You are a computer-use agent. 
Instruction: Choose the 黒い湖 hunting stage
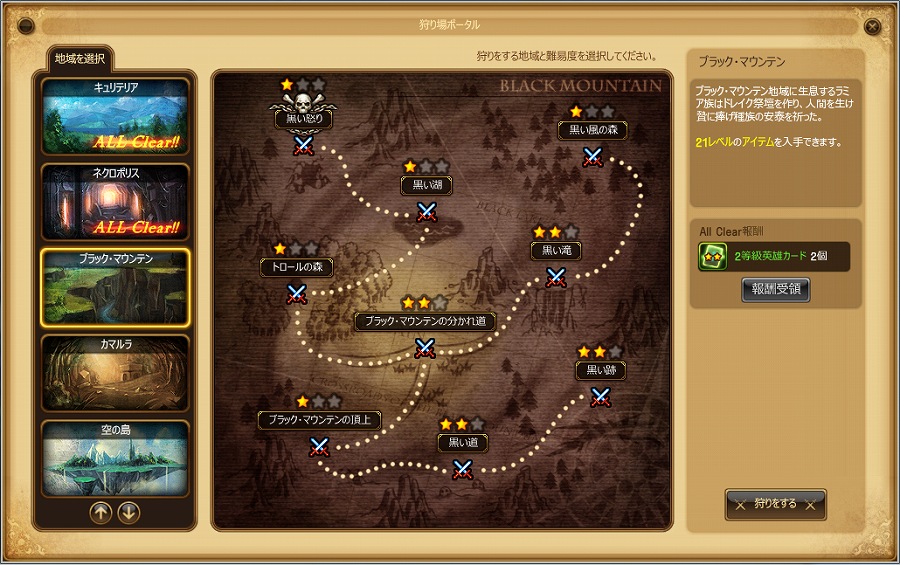427,211
